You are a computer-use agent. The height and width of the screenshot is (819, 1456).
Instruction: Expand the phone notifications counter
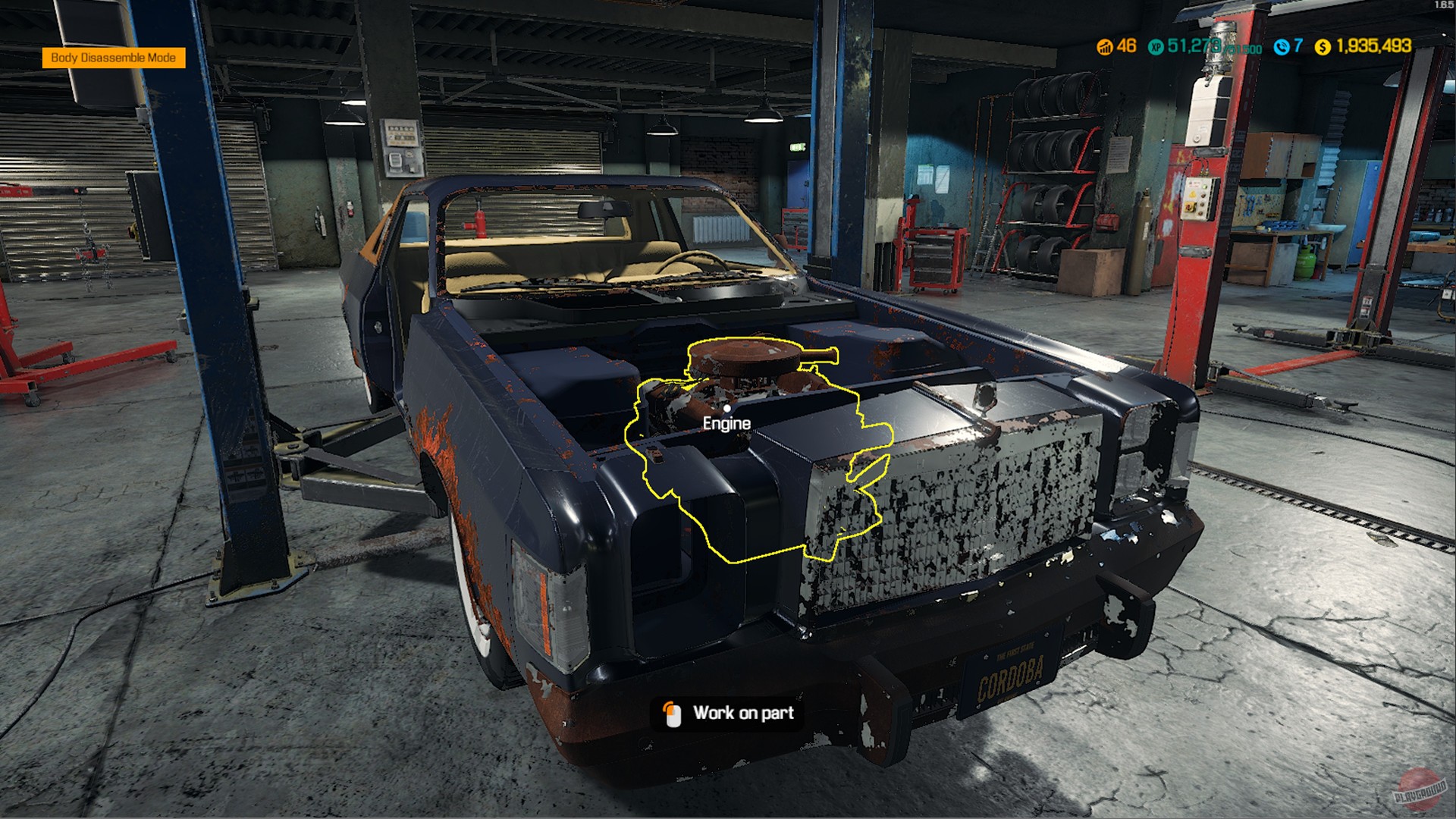(1298, 47)
